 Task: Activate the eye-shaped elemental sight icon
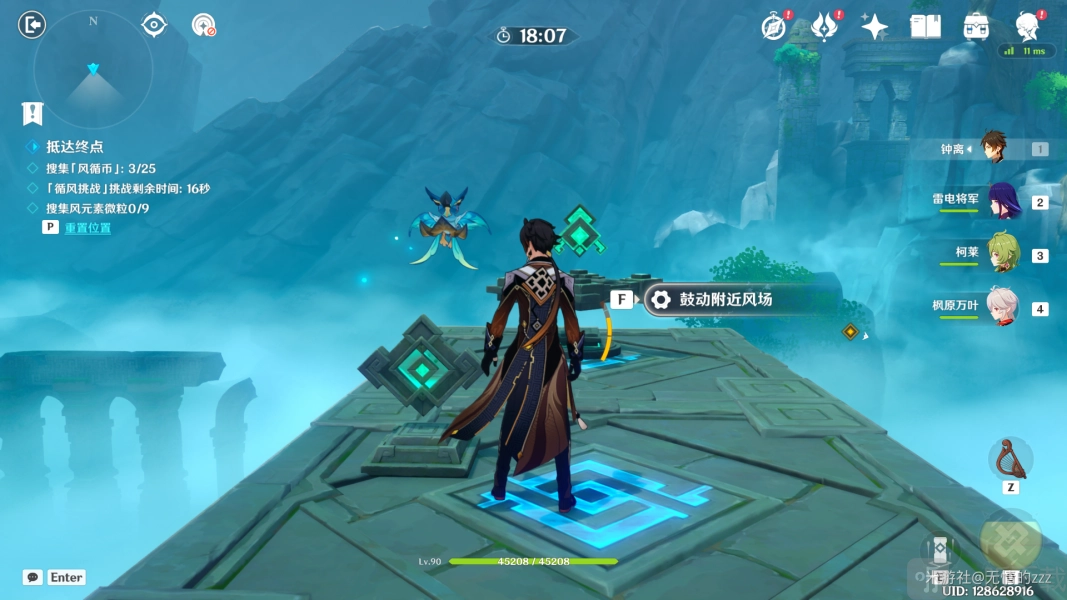click(154, 25)
